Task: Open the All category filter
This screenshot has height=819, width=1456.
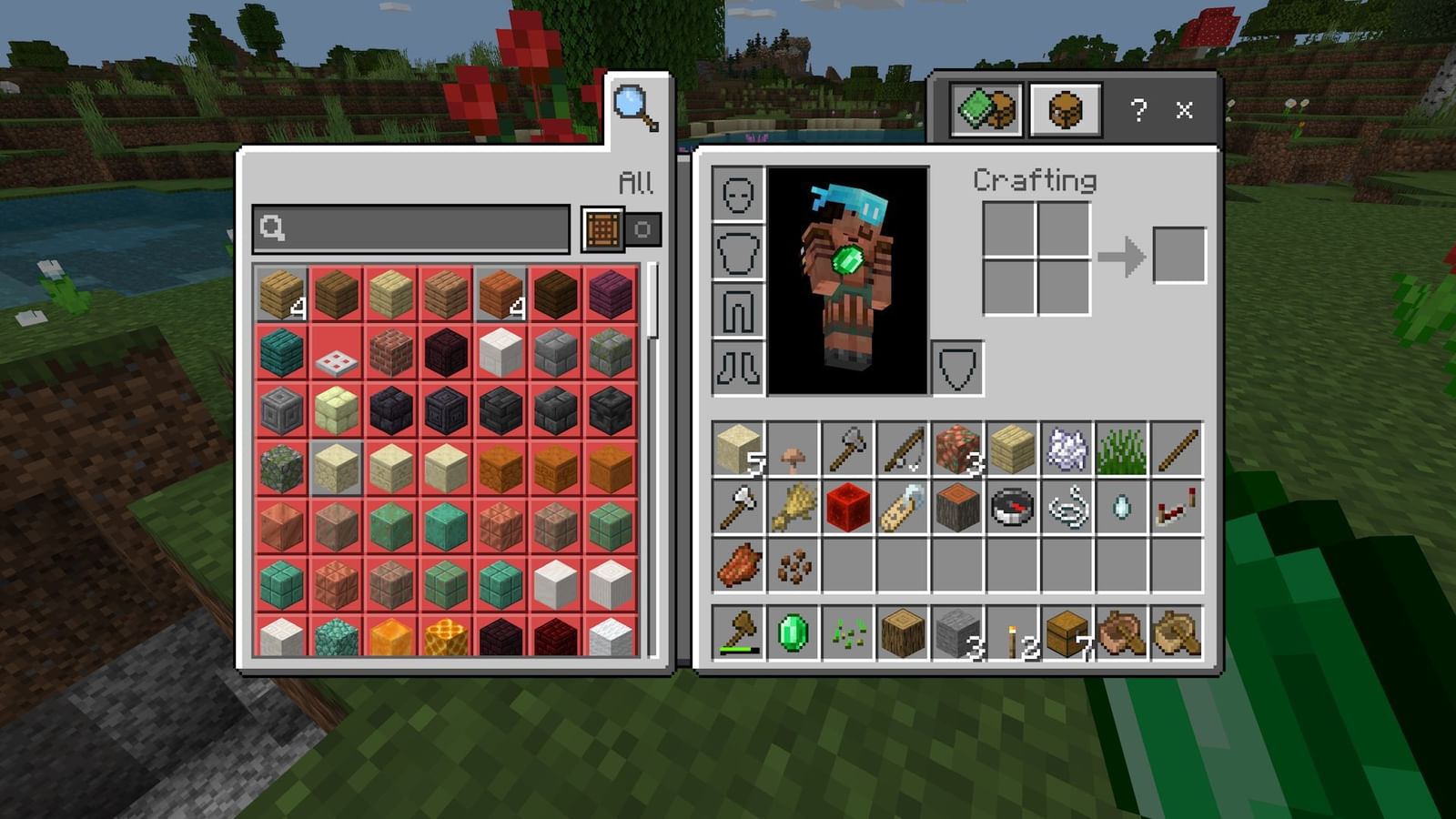Action: (x=639, y=180)
